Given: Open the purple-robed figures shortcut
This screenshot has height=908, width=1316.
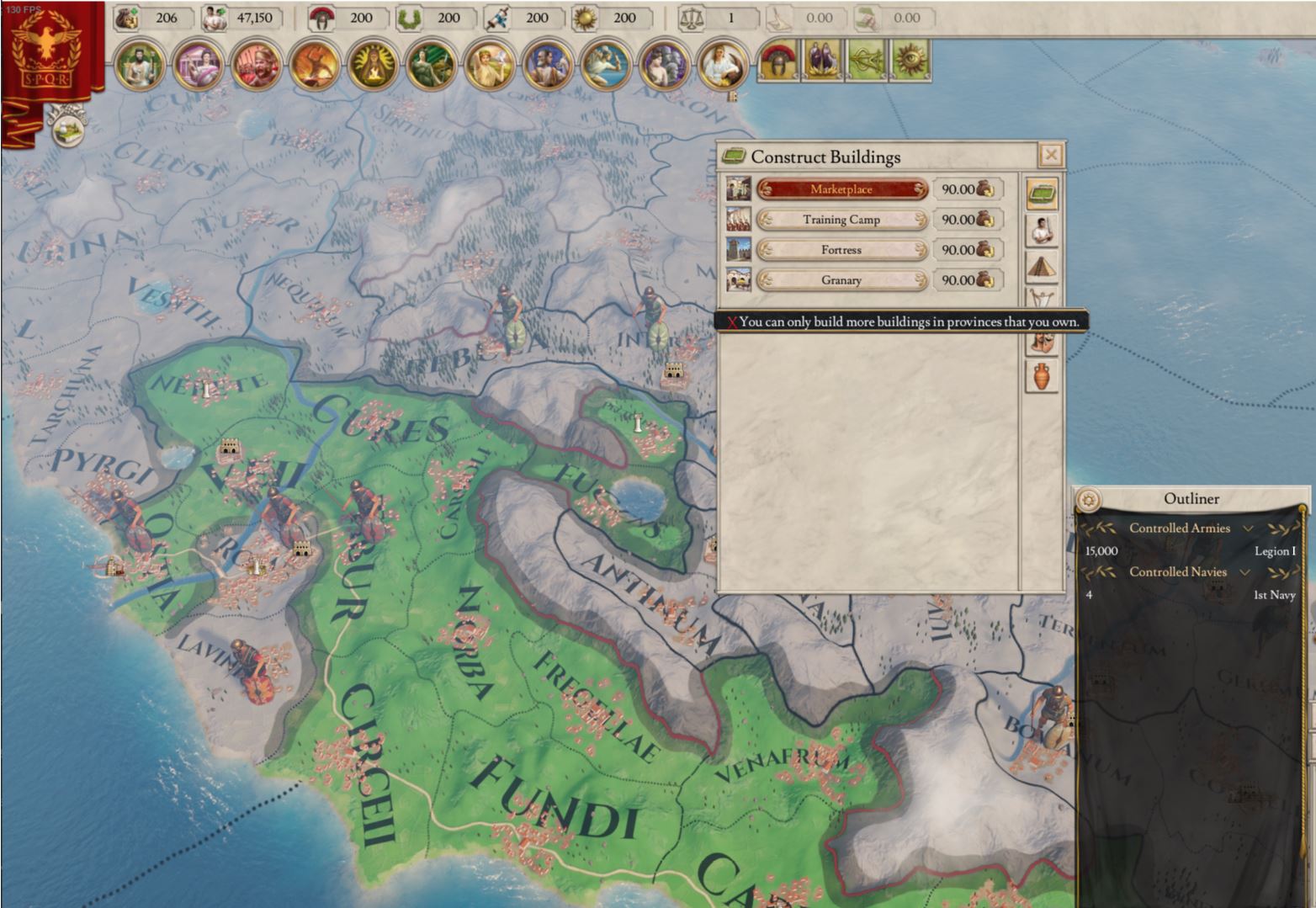Looking at the screenshot, I should [x=822, y=61].
